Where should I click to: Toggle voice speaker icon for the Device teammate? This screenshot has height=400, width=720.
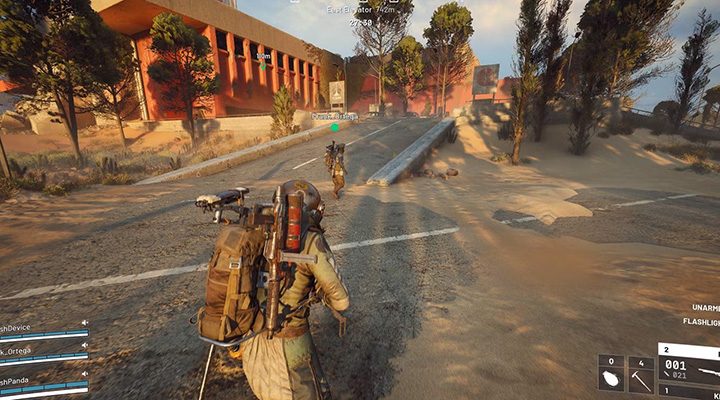[85, 322]
